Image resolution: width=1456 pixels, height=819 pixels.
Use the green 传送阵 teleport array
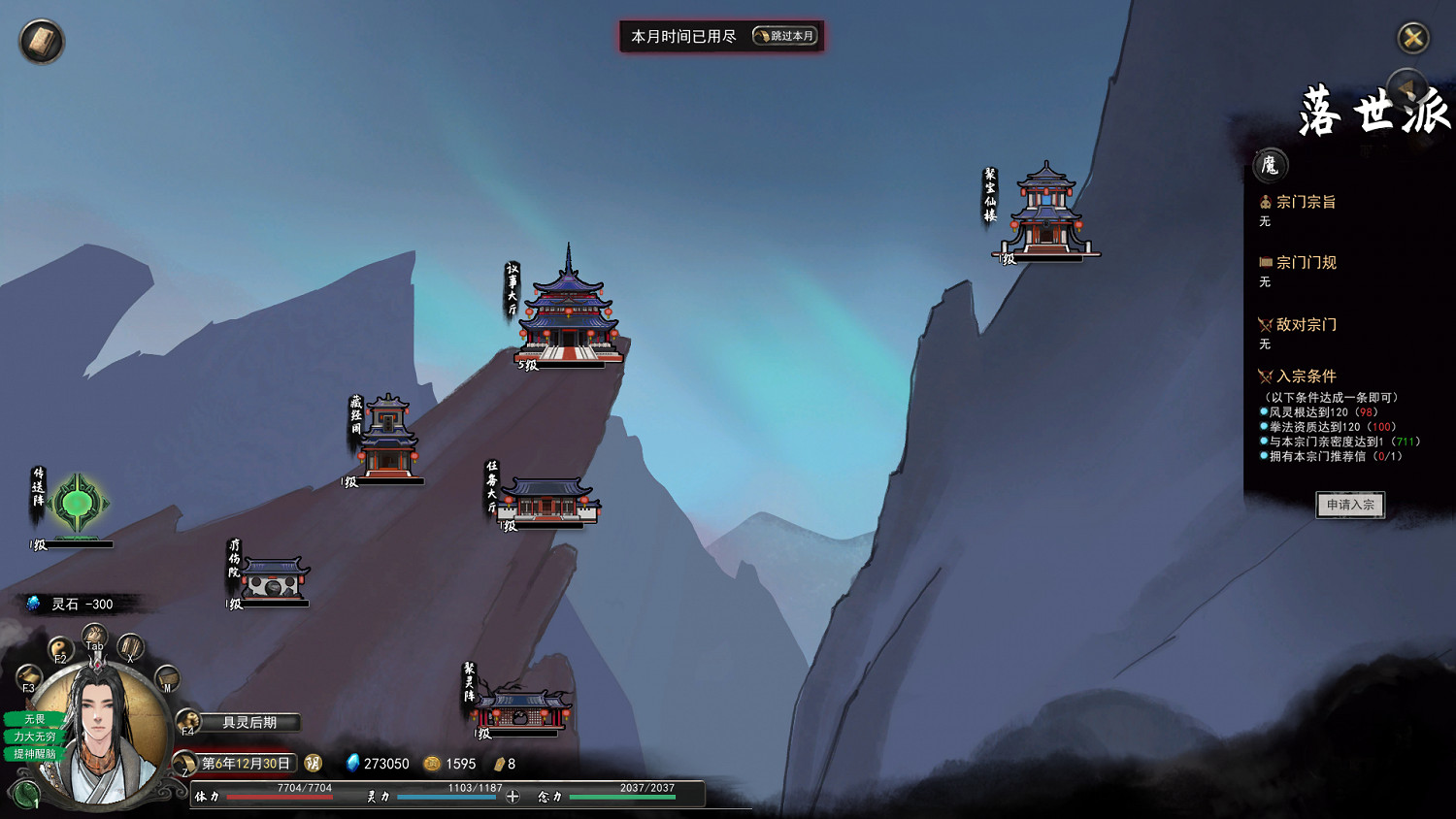point(78,504)
